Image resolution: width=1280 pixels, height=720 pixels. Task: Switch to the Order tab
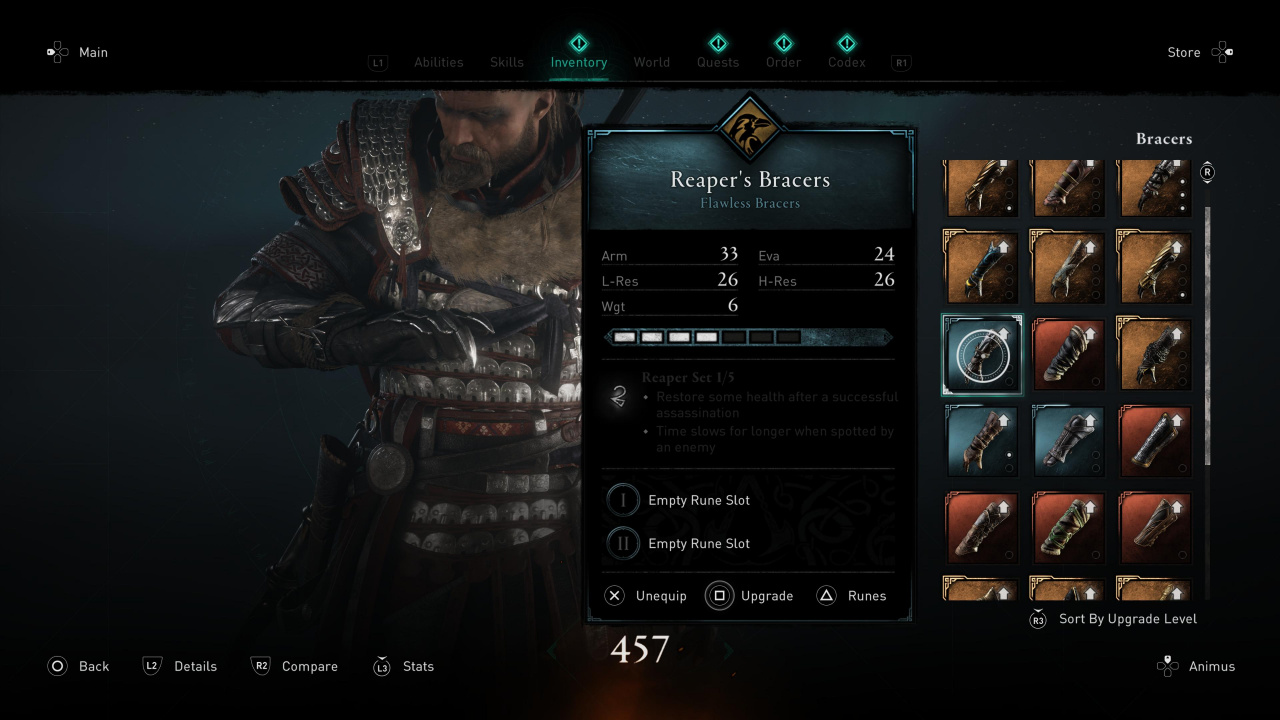click(x=784, y=62)
